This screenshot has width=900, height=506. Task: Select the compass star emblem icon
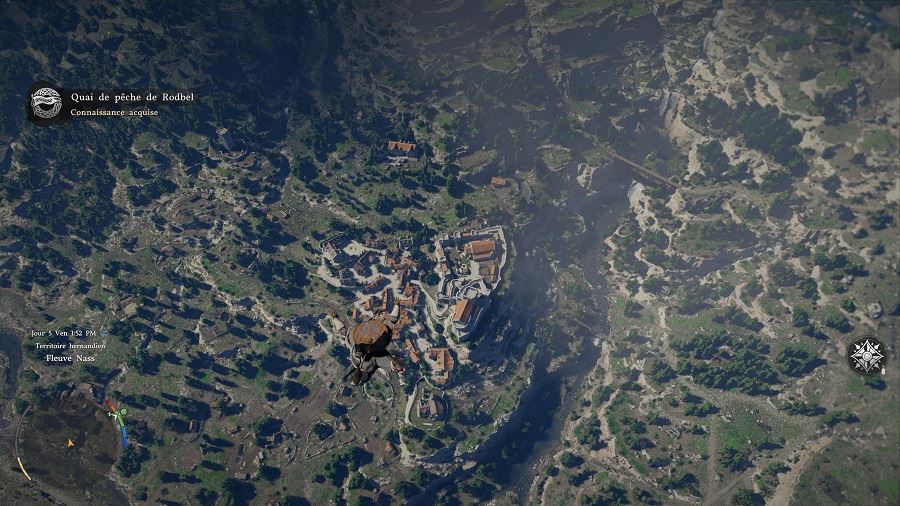pyautogui.click(x=866, y=356)
